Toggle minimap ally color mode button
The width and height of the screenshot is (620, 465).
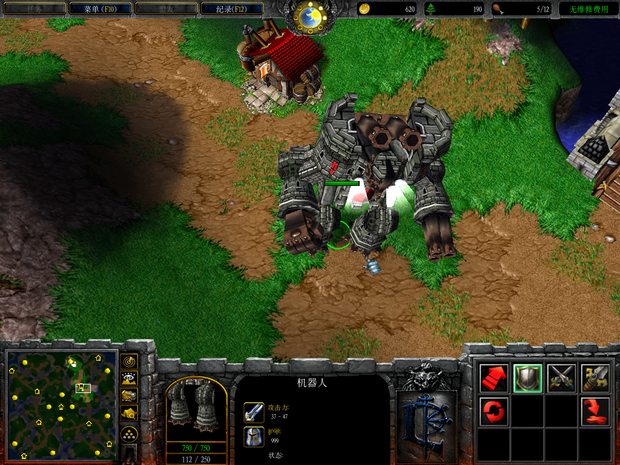[129, 396]
